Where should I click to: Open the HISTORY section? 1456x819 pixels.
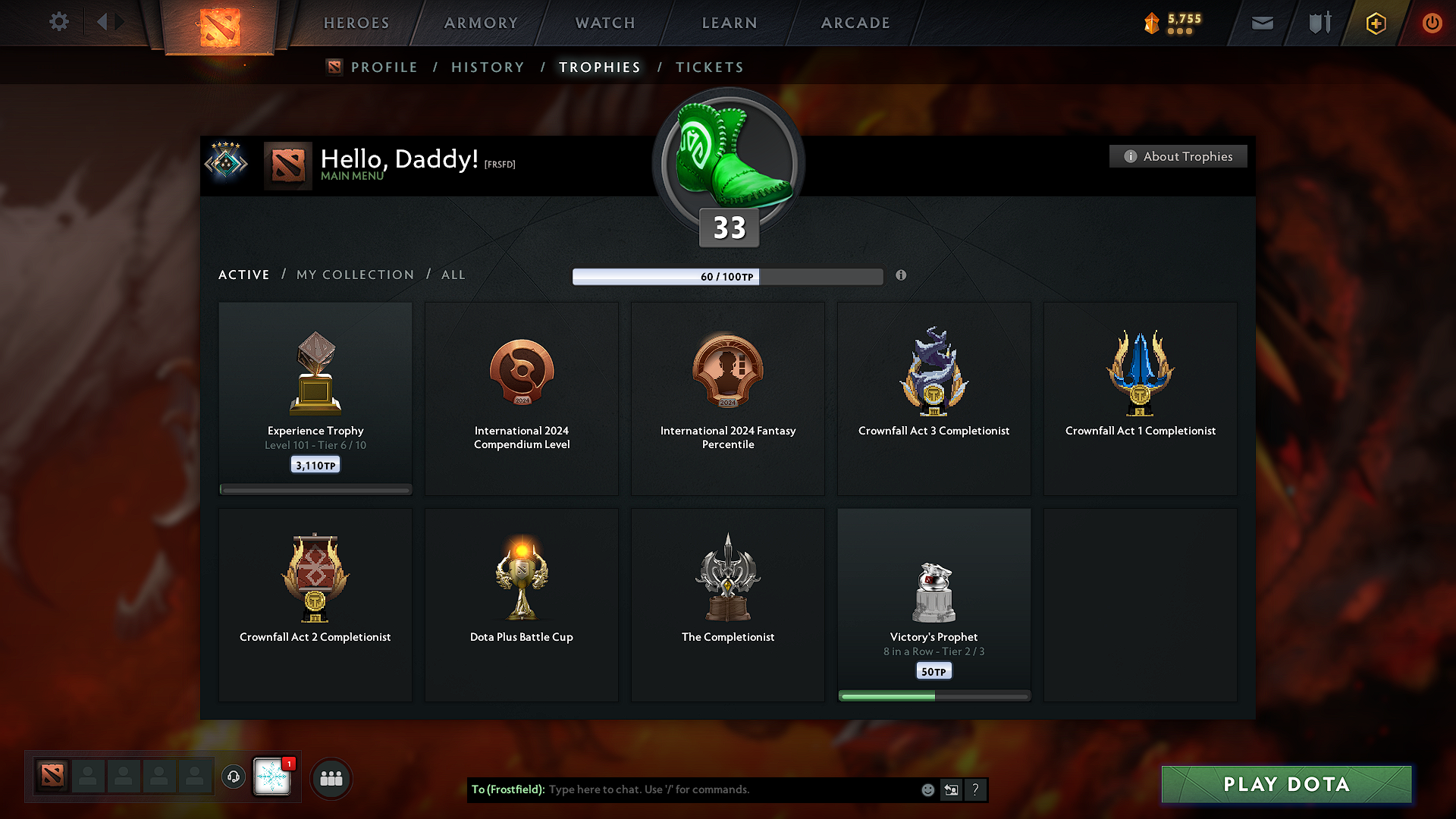[x=488, y=67]
